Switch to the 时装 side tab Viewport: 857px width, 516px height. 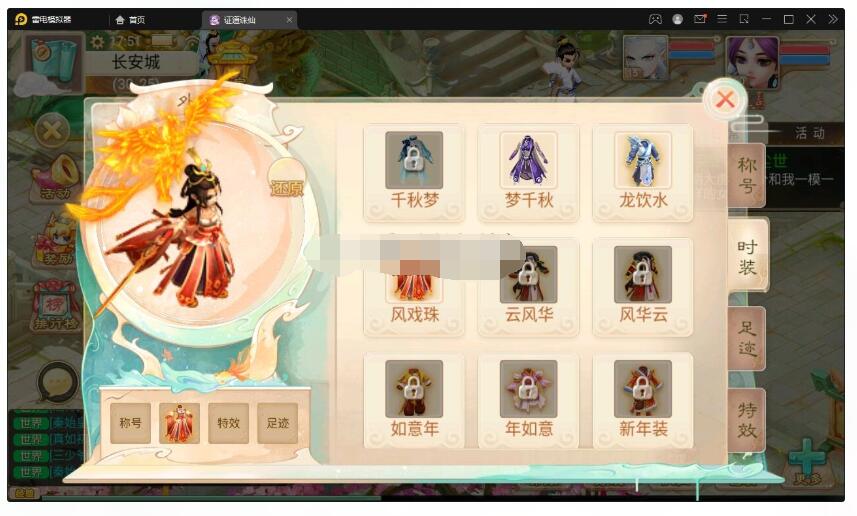point(748,257)
